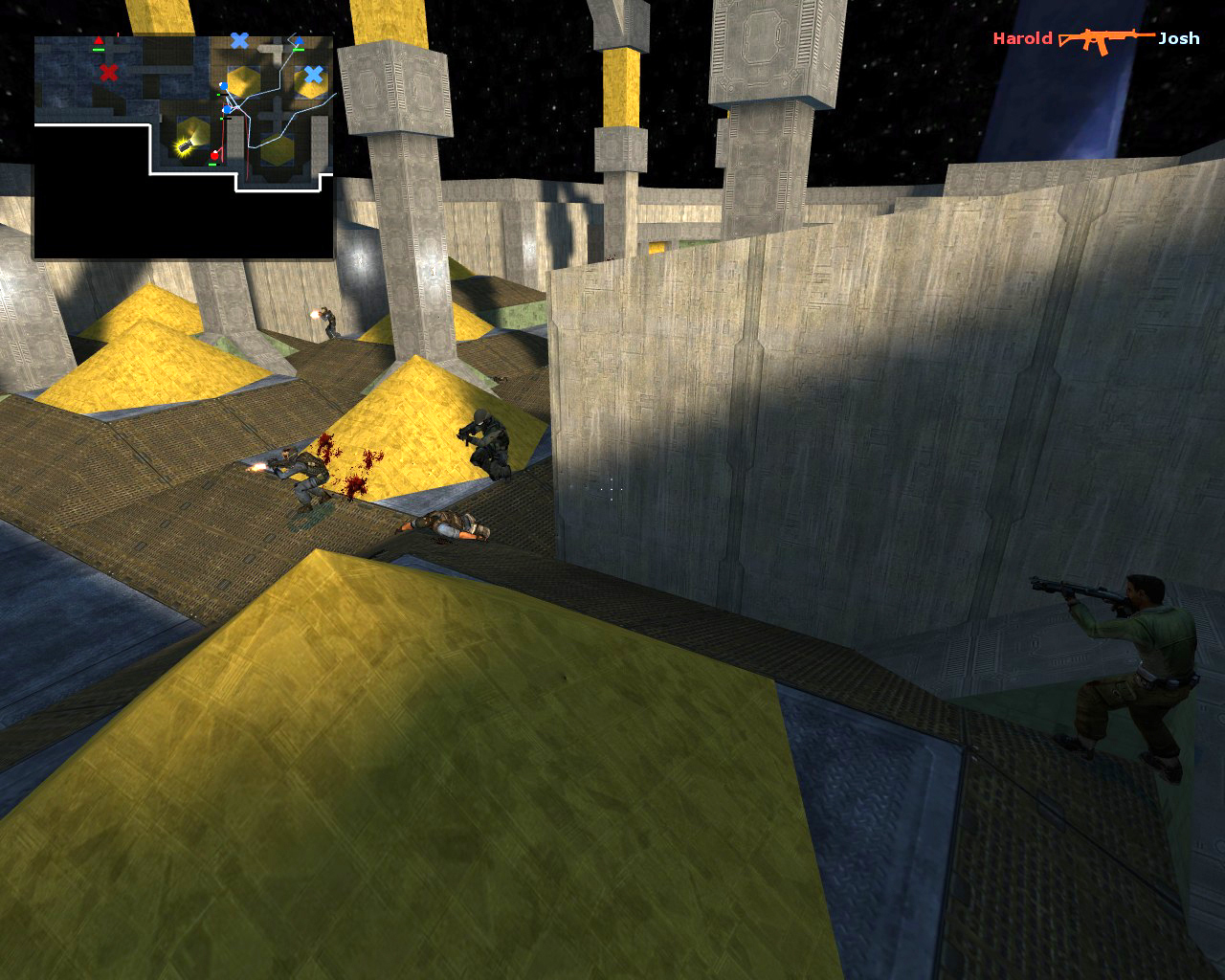Click the glowing flashlight icon on the minimap
Viewport: 1225px width, 980px height.
point(184,145)
